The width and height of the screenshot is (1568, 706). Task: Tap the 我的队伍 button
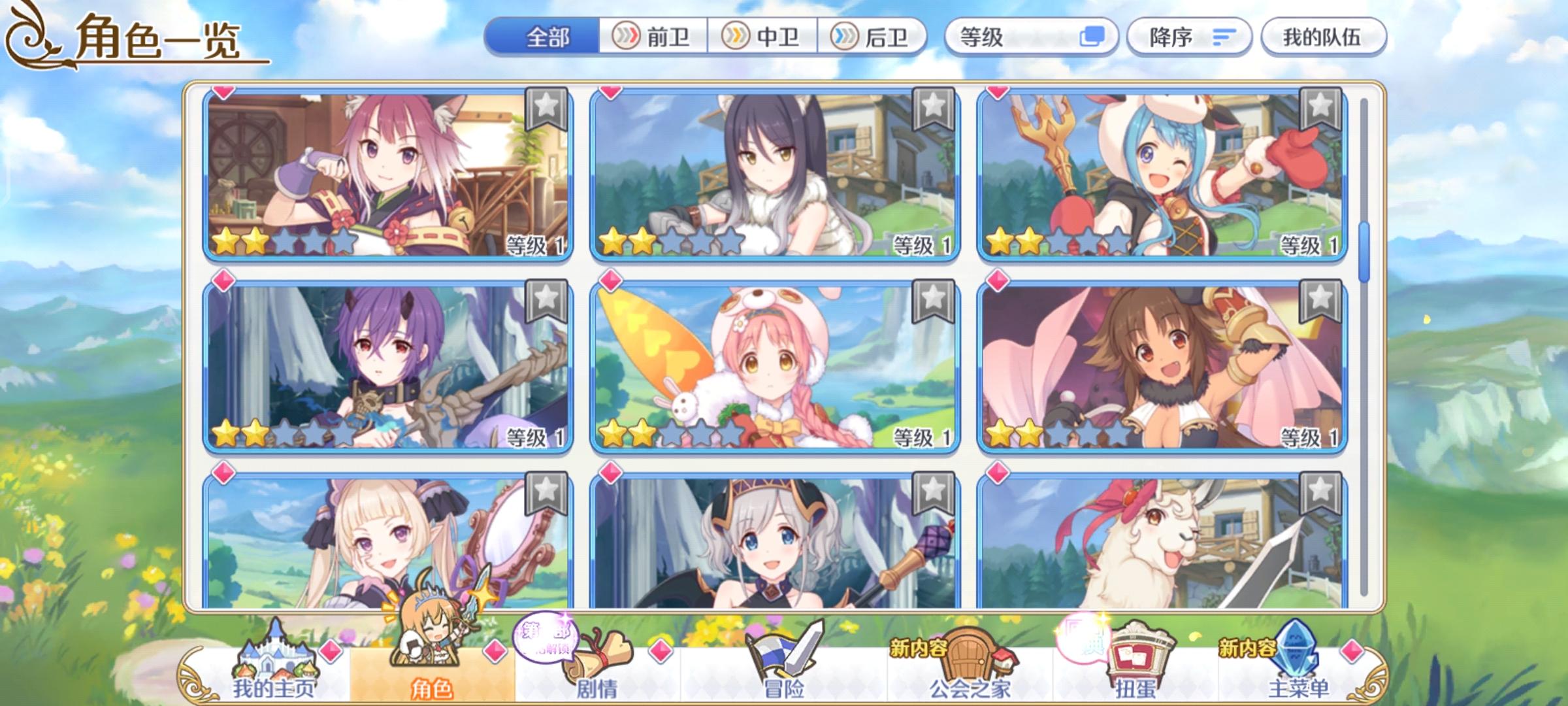(1320, 37)
